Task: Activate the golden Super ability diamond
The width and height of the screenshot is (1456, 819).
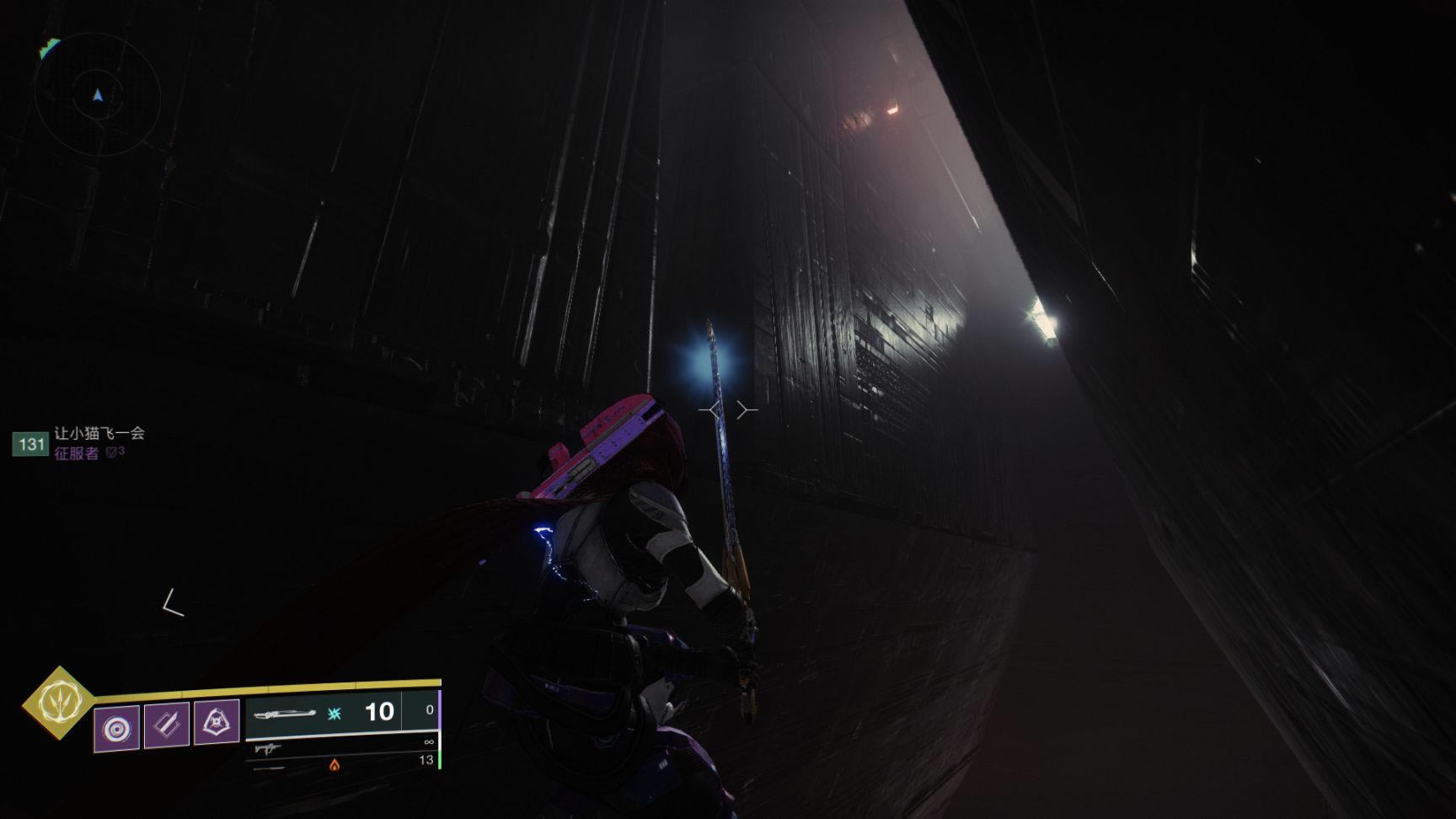Action: pyautogui.click(x=58, y=702)
